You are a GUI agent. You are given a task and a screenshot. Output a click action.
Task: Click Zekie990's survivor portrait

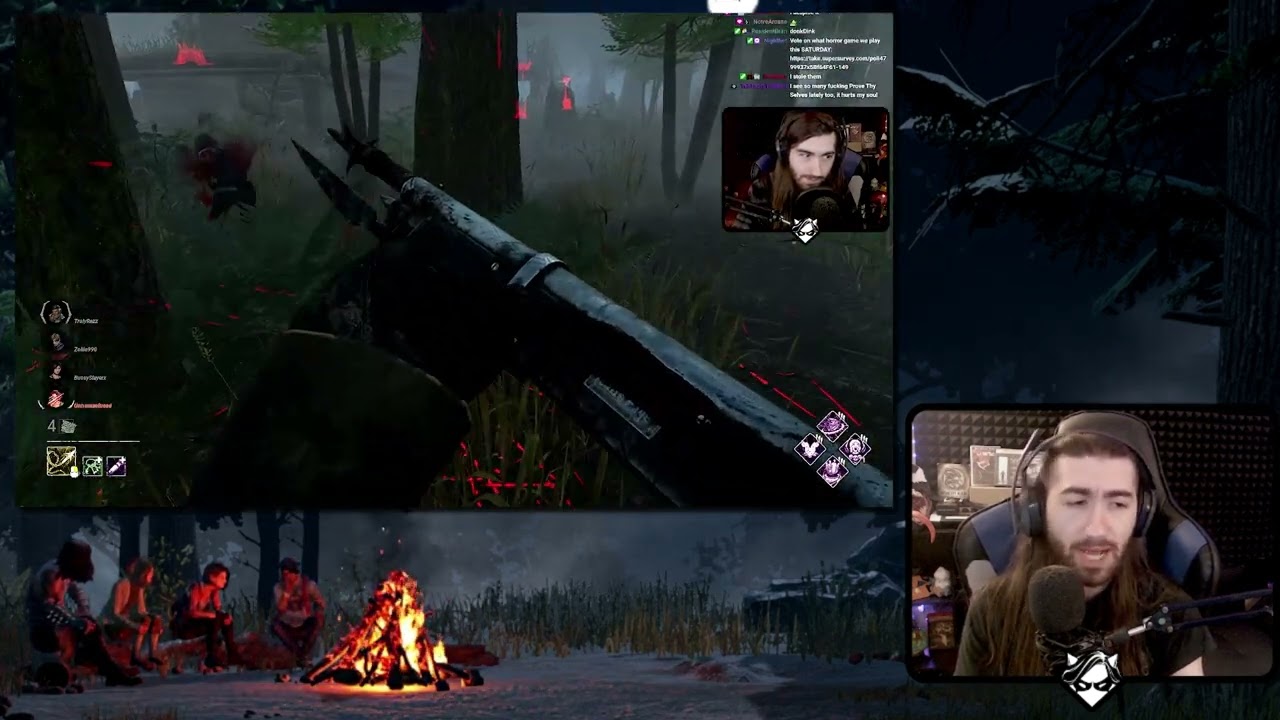coord(57,340)
